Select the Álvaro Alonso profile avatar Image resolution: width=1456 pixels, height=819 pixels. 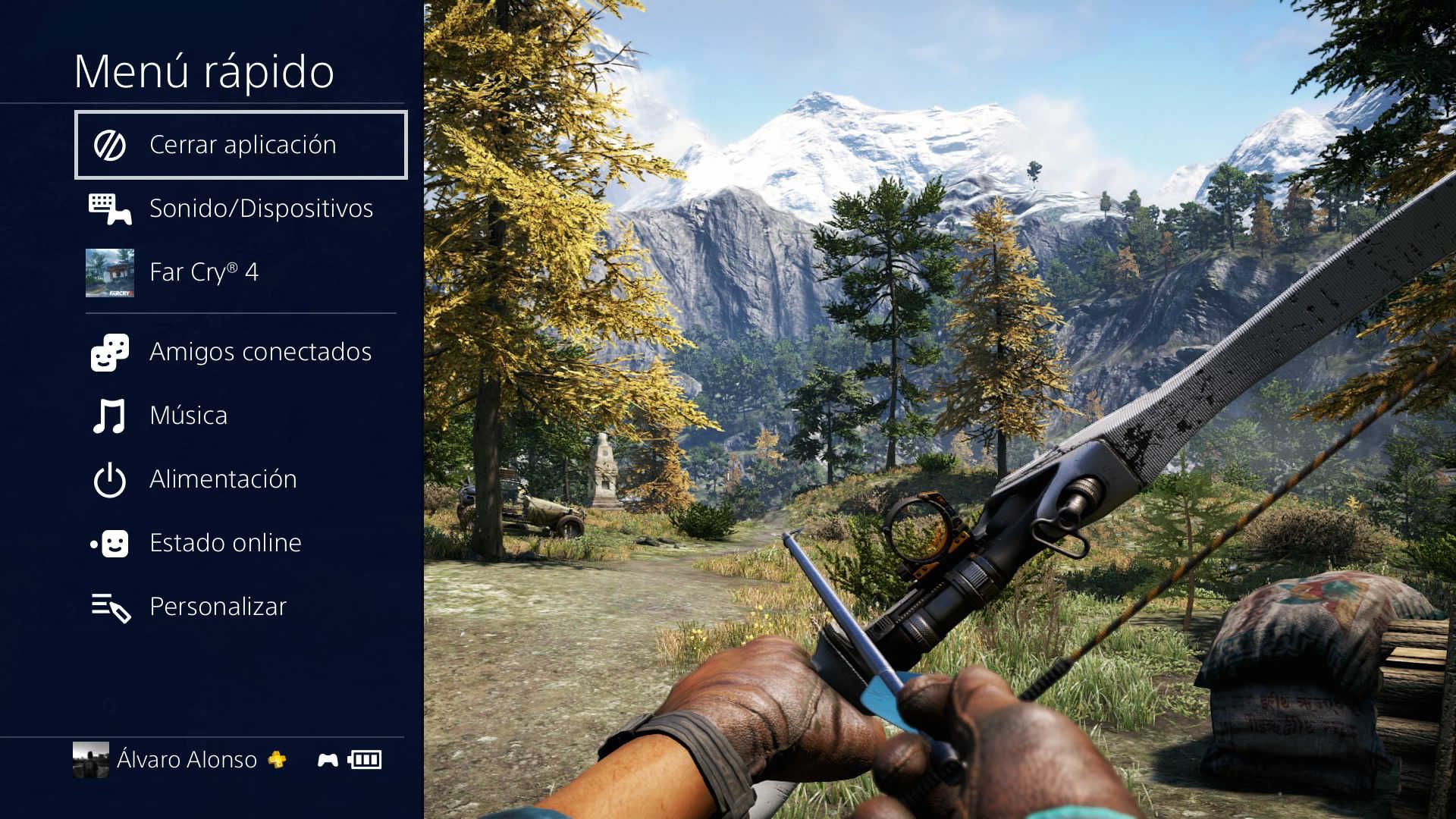91,760
